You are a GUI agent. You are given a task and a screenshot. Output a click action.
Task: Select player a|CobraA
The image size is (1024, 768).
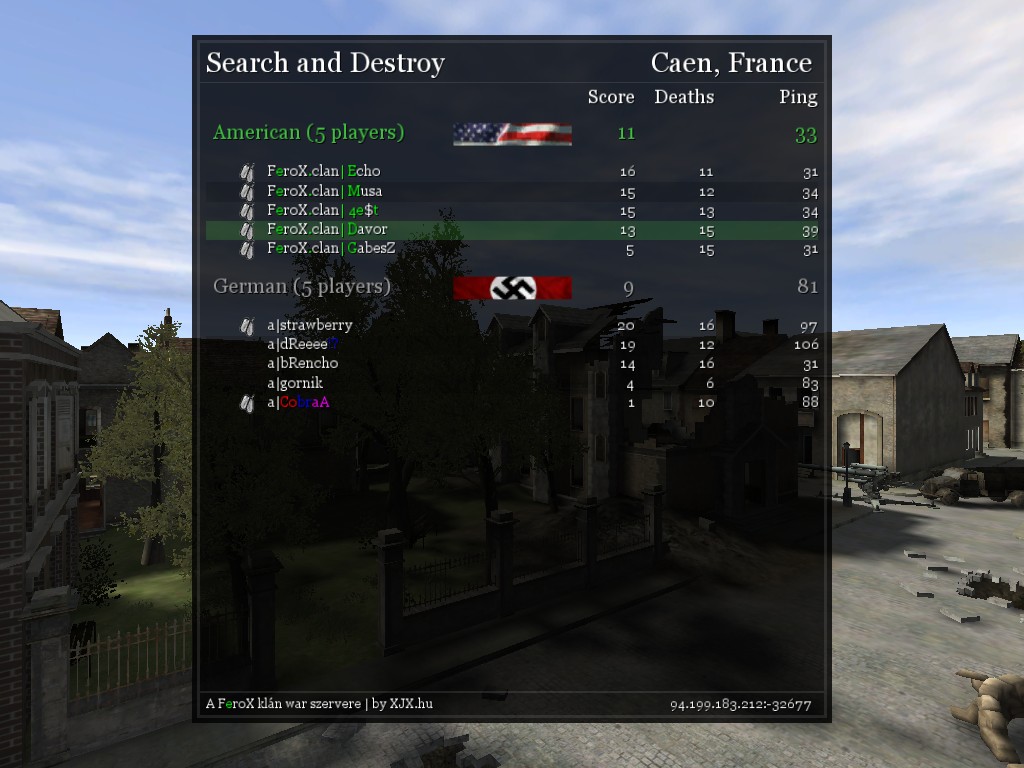coord(298,402)
